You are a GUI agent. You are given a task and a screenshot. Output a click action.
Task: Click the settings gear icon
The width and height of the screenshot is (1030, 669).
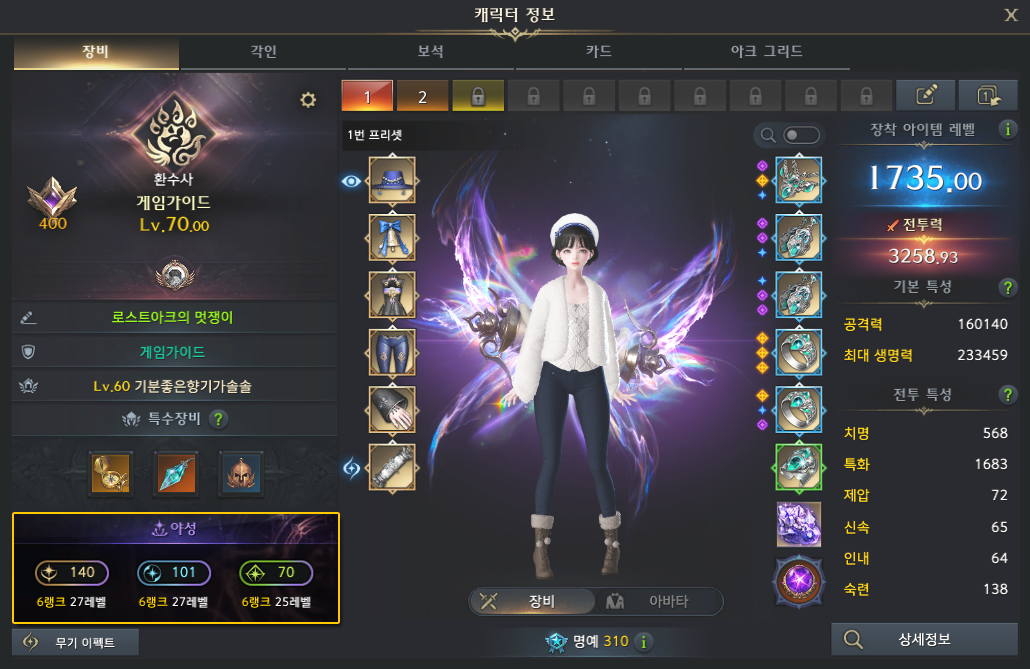click(308, 99)
